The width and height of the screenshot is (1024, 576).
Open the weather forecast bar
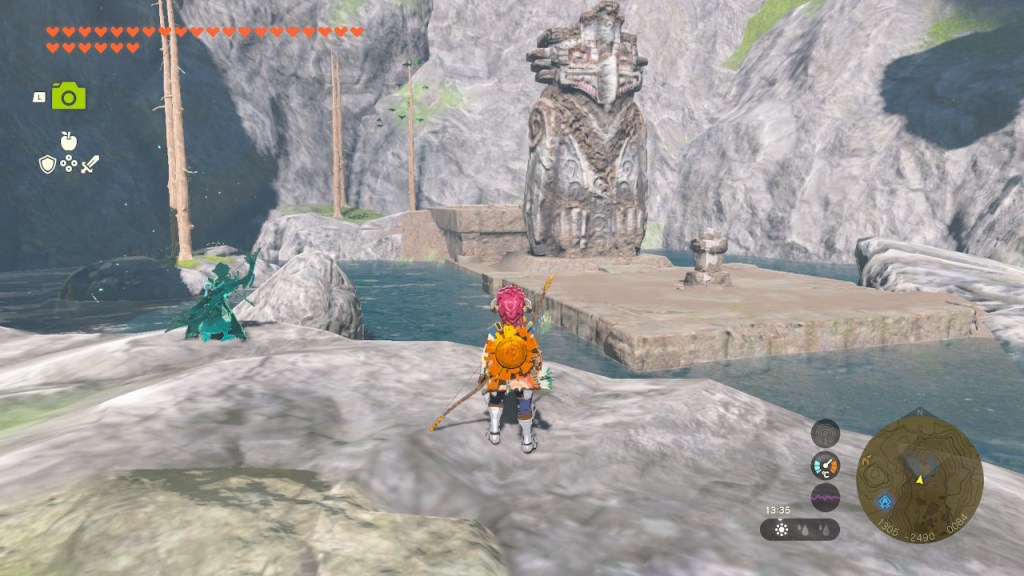point(799,529)
